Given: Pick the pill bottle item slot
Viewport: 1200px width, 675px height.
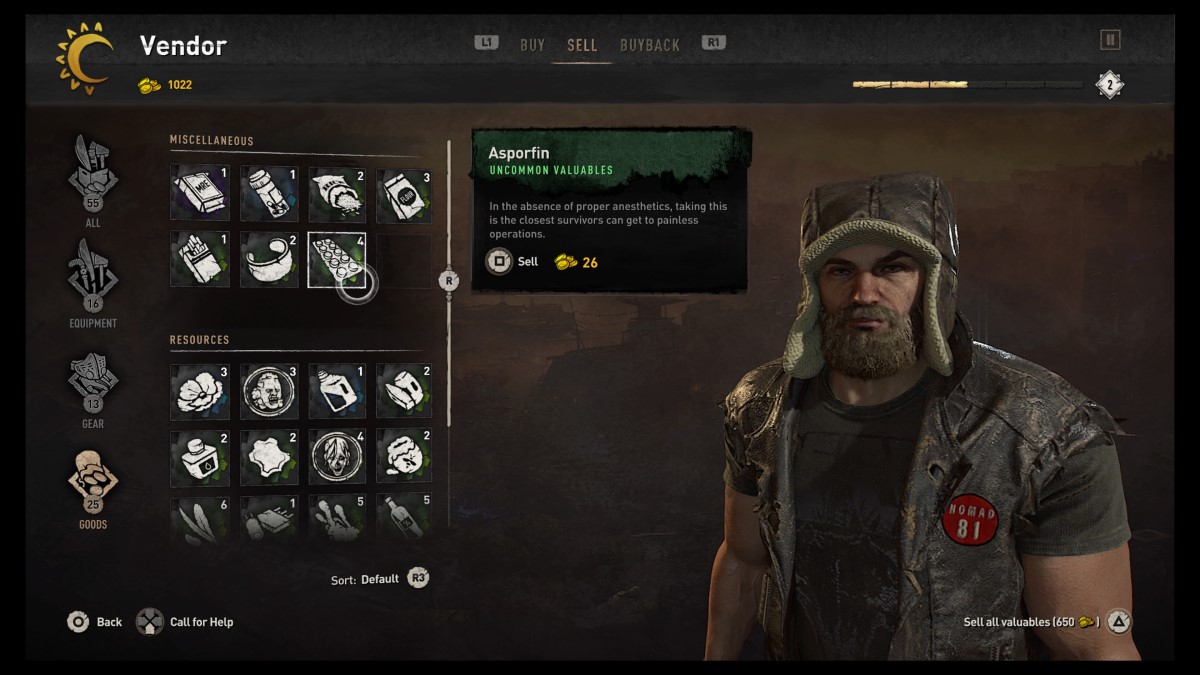Looking at the screenshot, I should [x=269, y=194].
